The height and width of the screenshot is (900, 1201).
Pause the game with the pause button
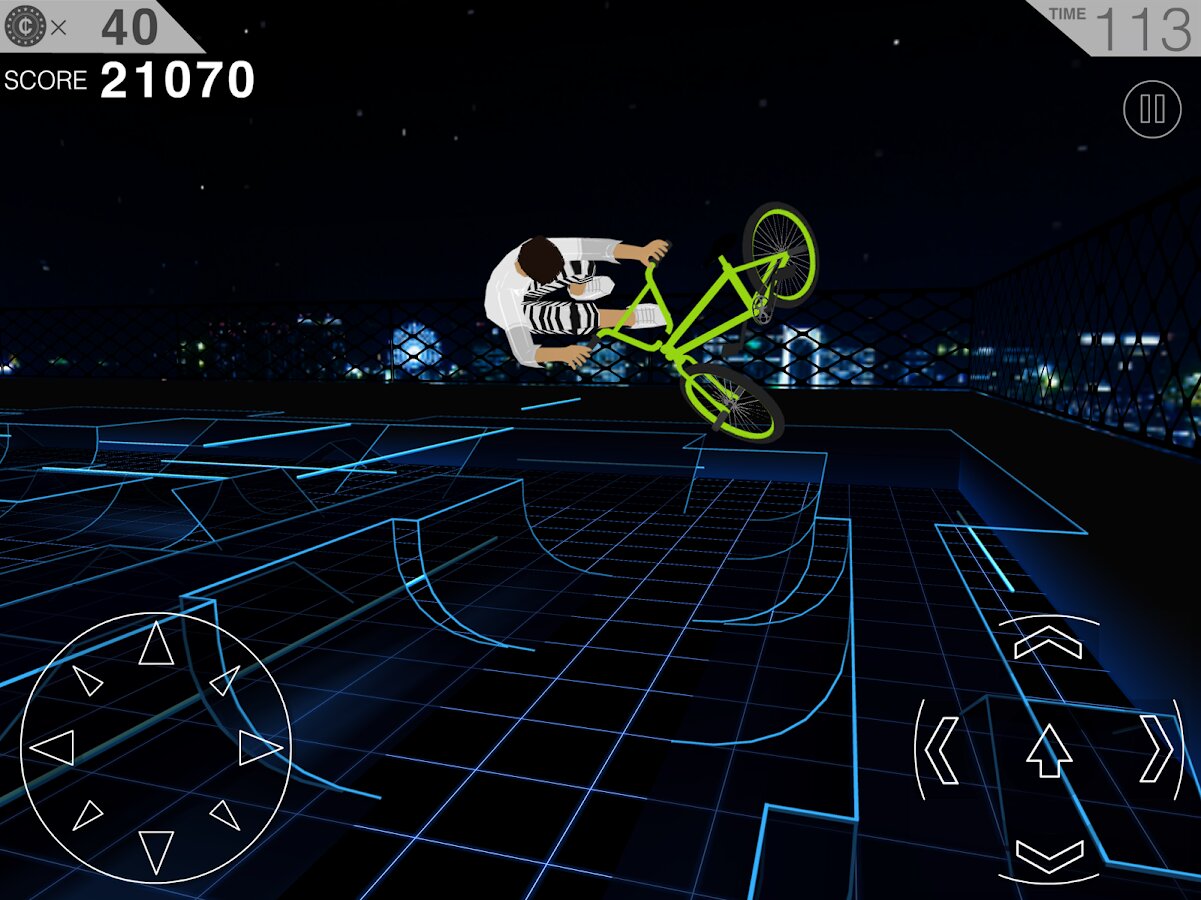pyautogui.click(x=1152, y=109)
